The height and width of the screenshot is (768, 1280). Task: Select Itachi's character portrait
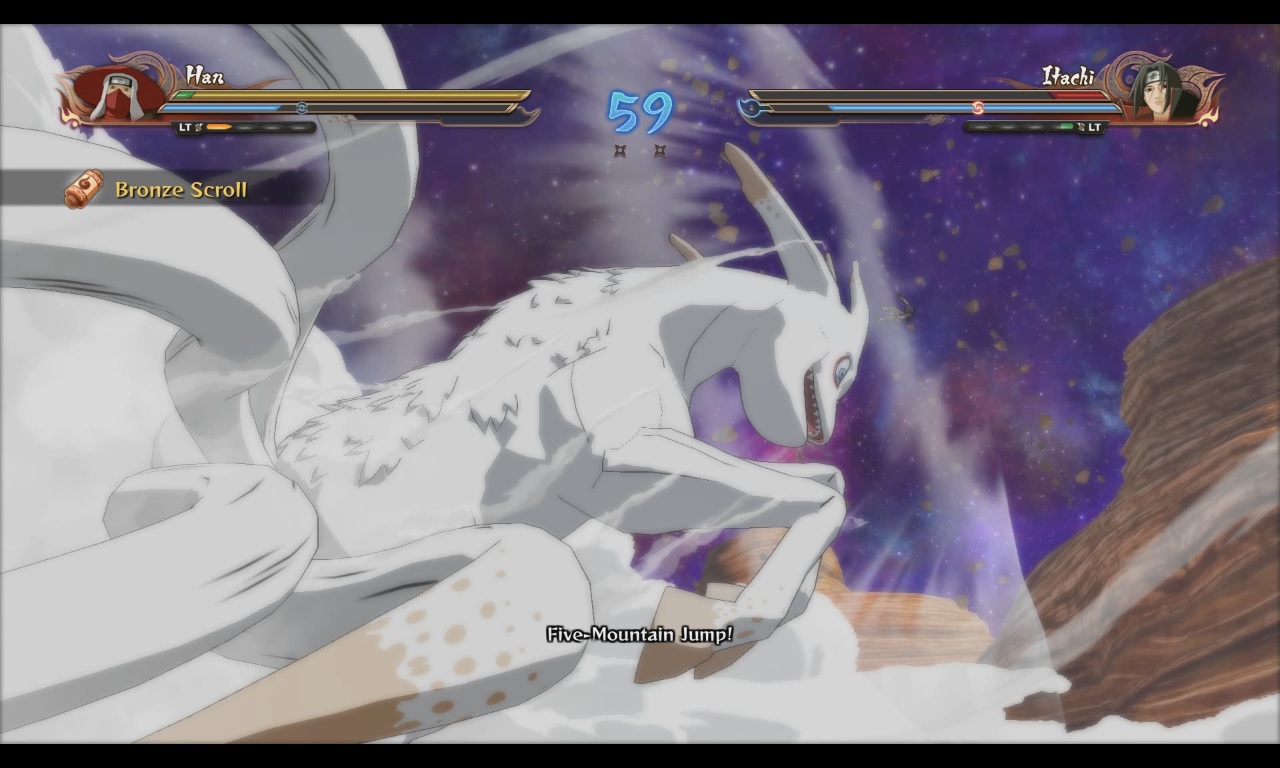(1161, 92)
